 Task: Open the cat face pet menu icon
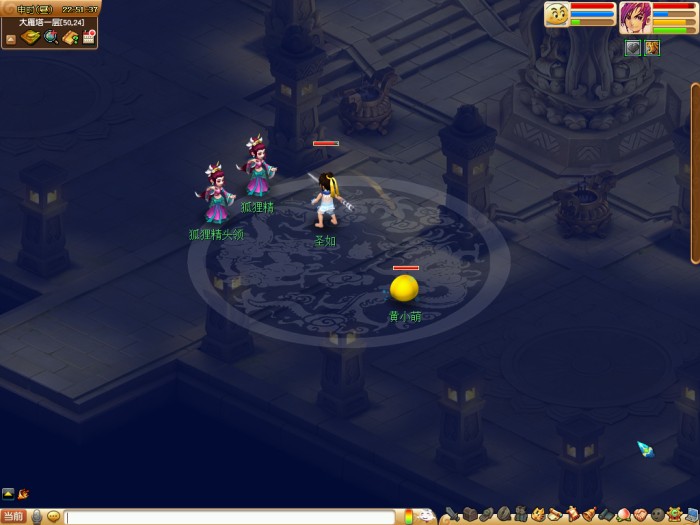tap(538, 515)
